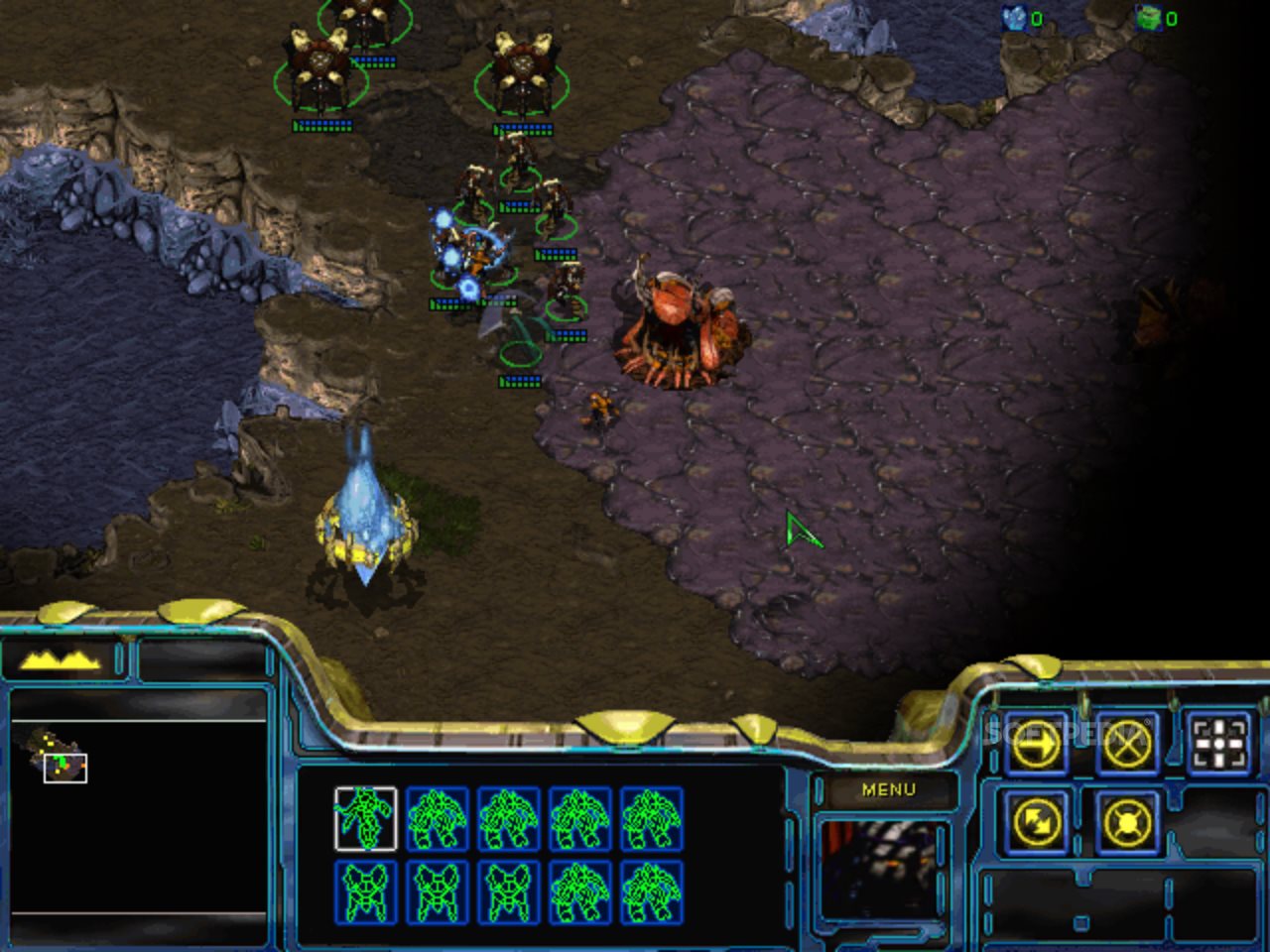Toggle minimap terrain with the yellow mountain button
This screenshot has width=1270, height=952.
(x=62, y=659)
